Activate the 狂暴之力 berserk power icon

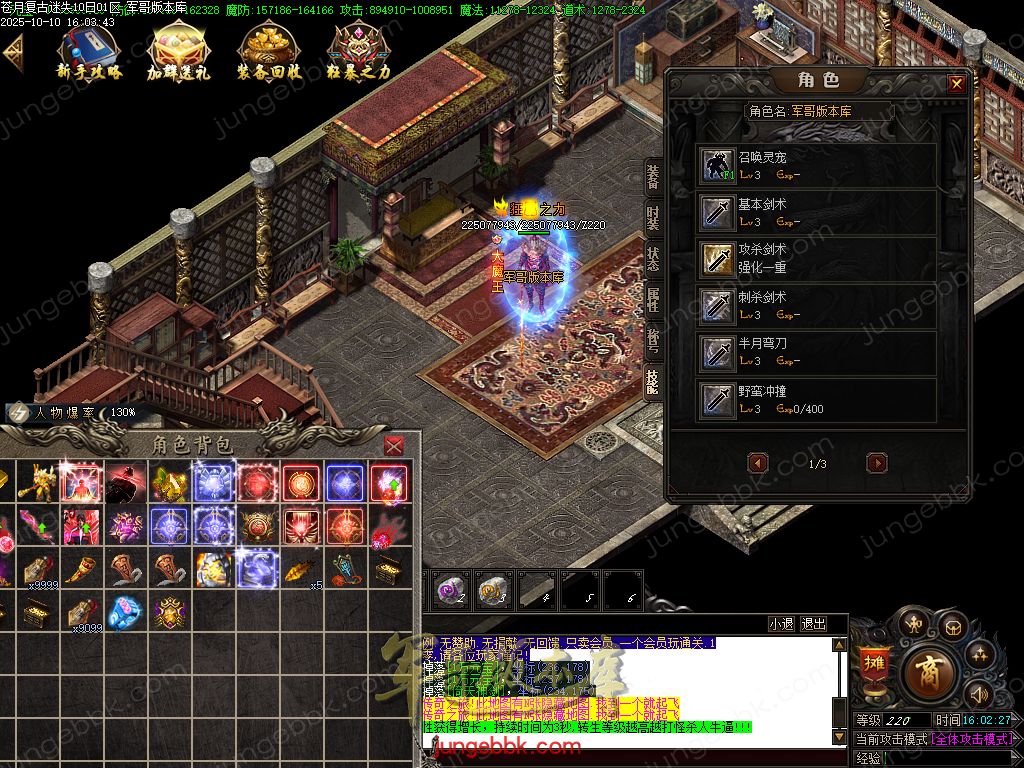359,52
